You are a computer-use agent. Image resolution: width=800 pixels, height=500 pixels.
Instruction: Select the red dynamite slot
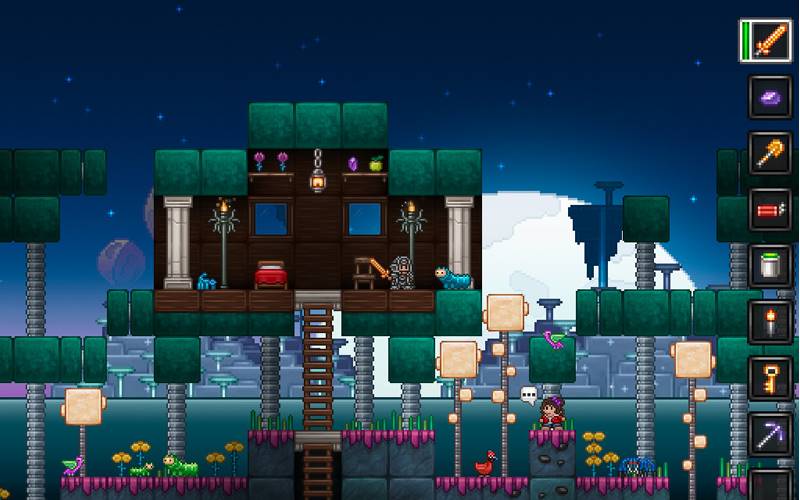[771, 209]
